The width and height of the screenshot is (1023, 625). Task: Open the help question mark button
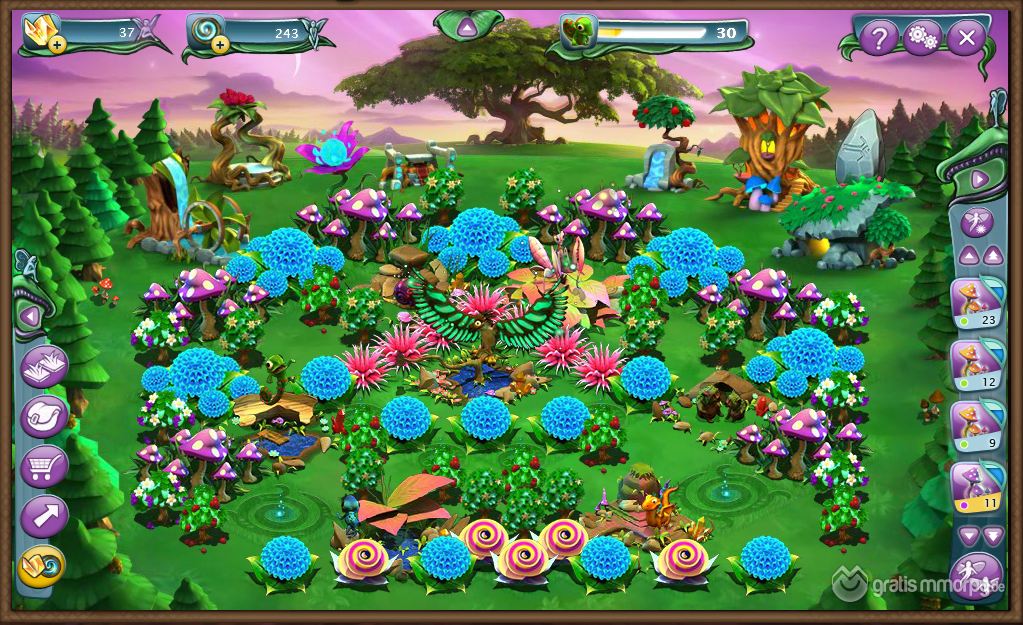pos(878,39)
